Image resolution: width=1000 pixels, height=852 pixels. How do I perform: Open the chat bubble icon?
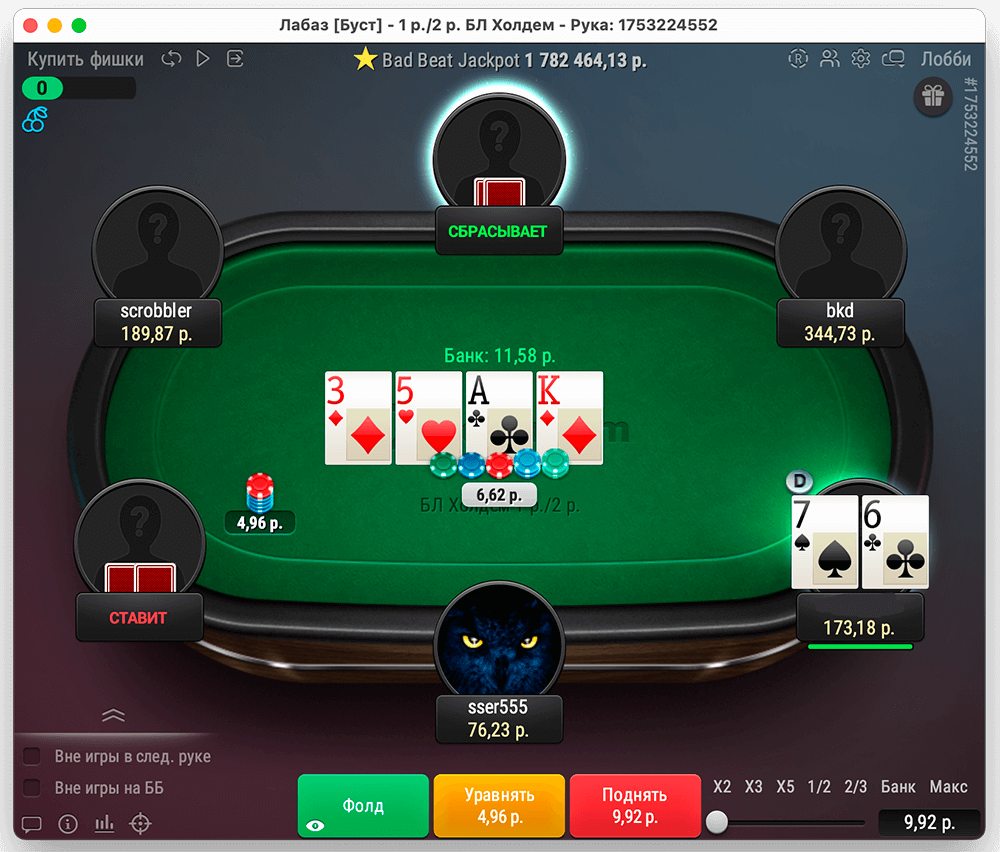(31, 825)
